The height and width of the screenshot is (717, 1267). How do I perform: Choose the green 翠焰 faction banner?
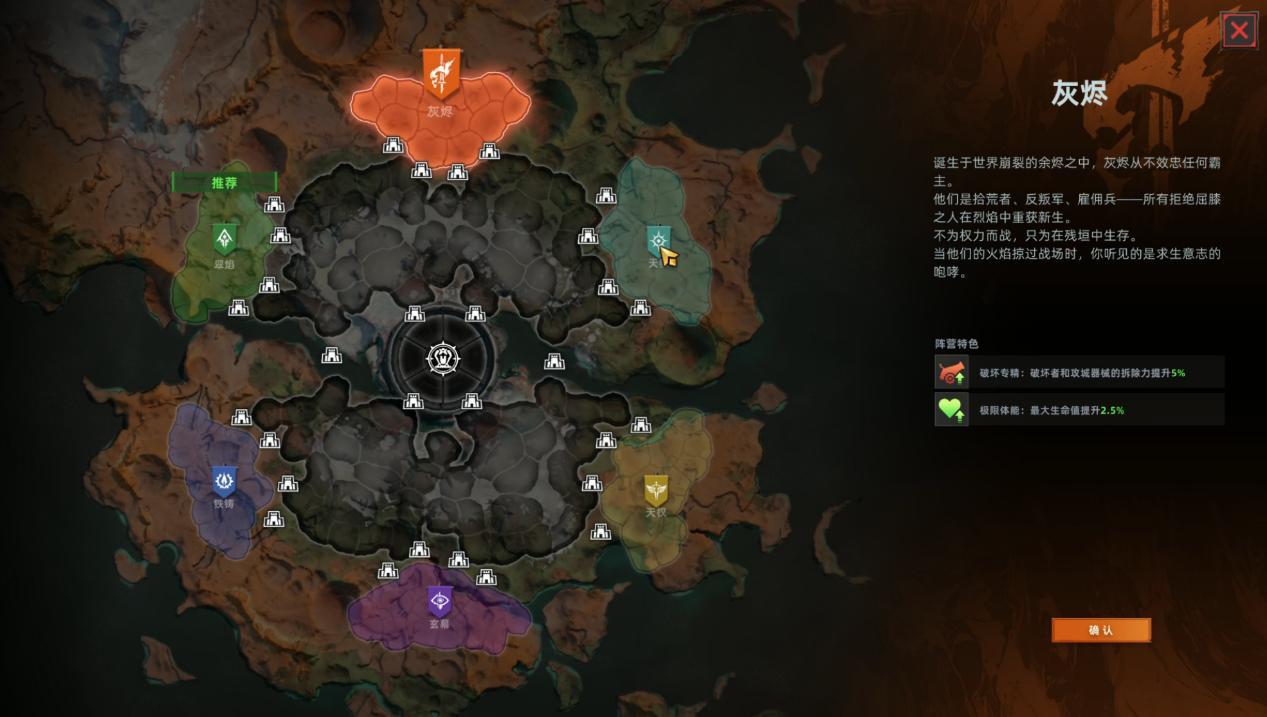[x=224, y=239]
